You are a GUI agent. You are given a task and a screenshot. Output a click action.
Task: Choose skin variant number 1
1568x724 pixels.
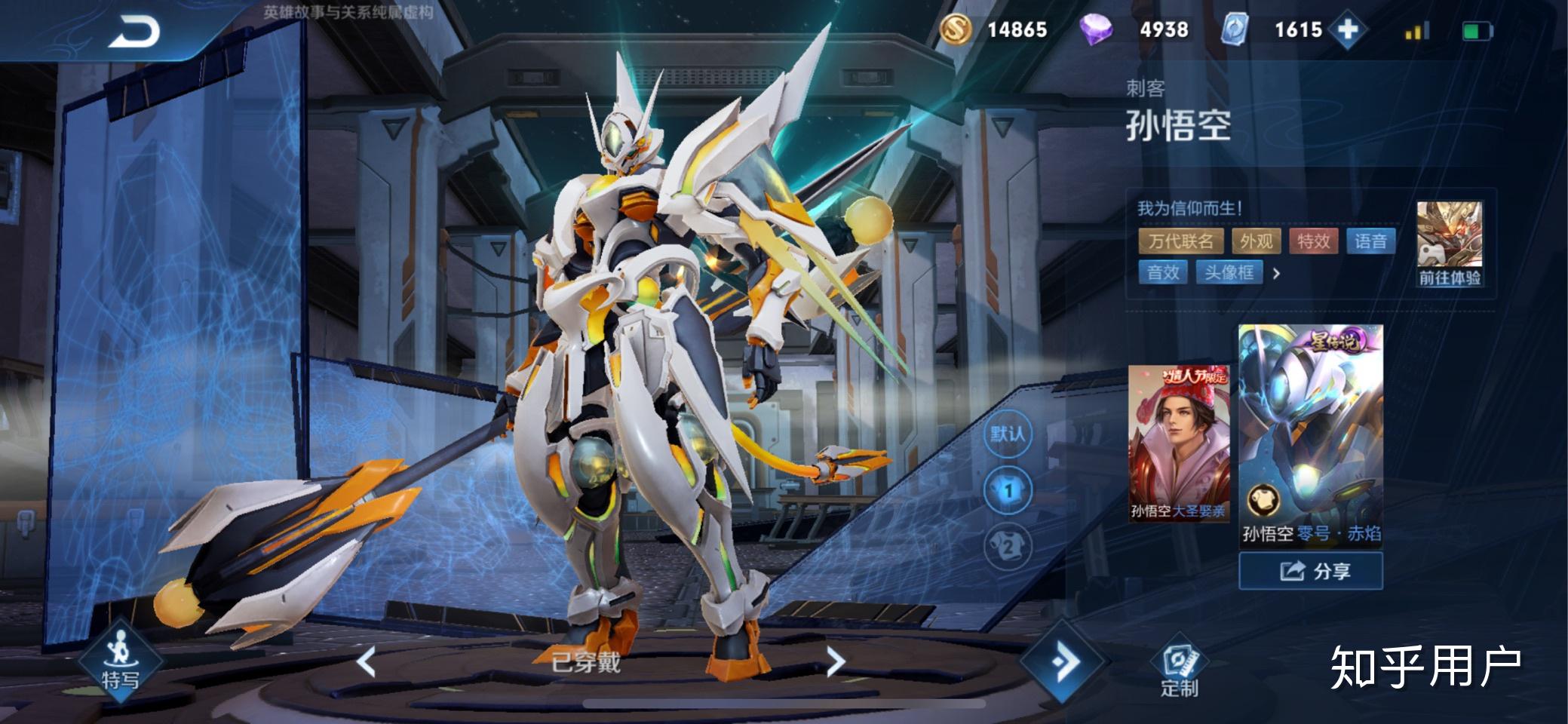(x=1008, y=491)
